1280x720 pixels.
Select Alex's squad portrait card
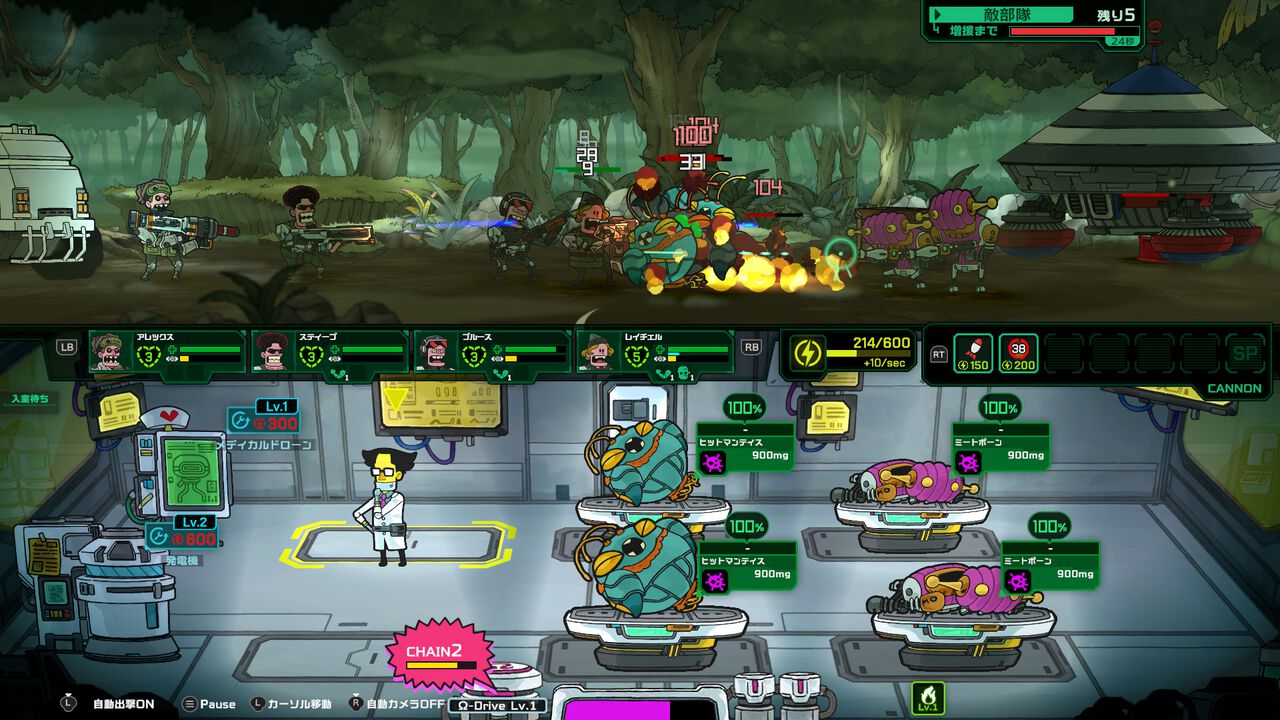[x=167, y=352]
